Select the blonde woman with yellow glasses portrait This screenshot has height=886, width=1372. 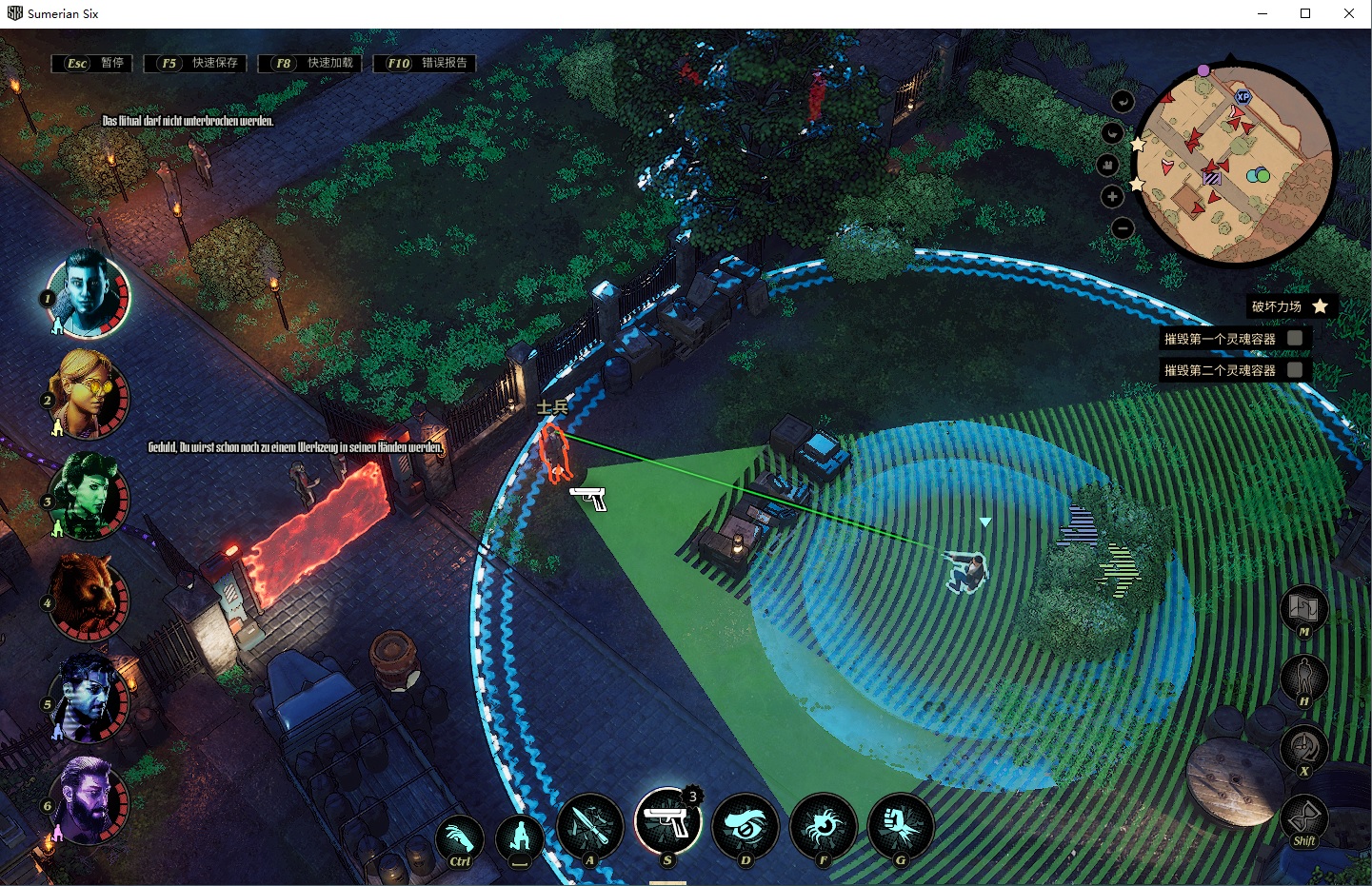click(89, 395)
